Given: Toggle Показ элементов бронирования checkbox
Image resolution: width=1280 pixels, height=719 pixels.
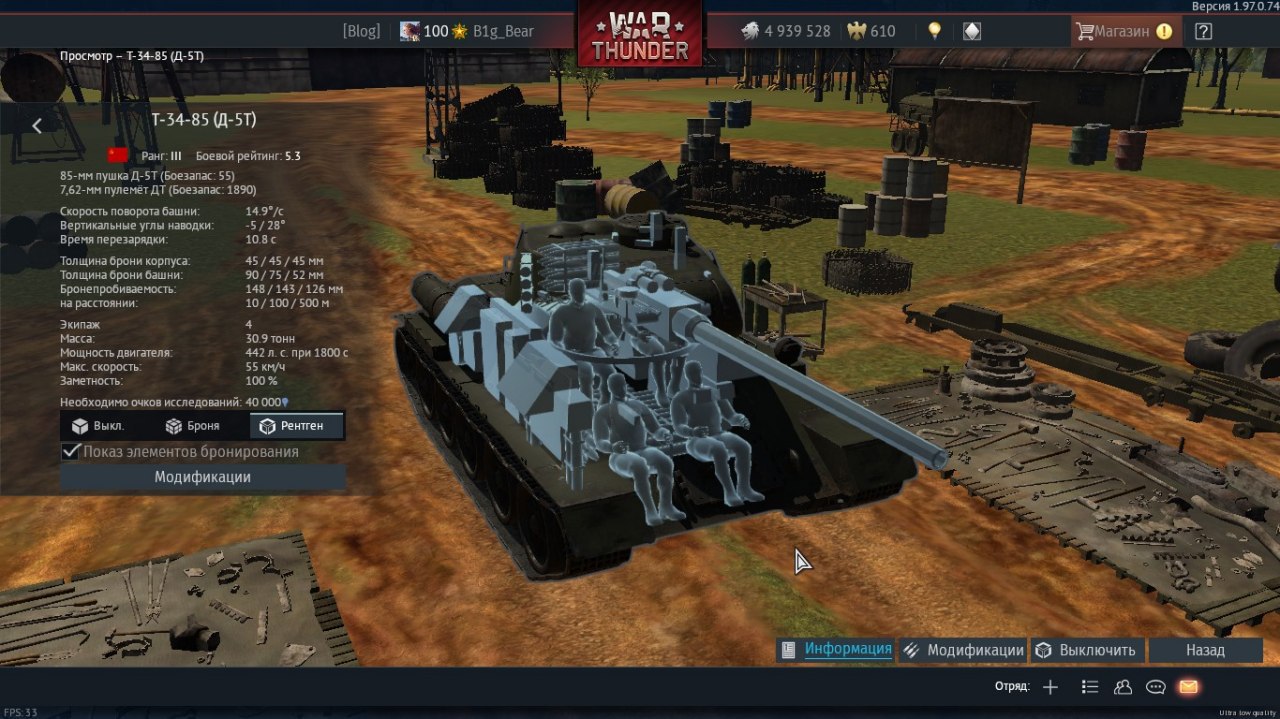Looking at the screenshot, I should click(x=72, y=452).
